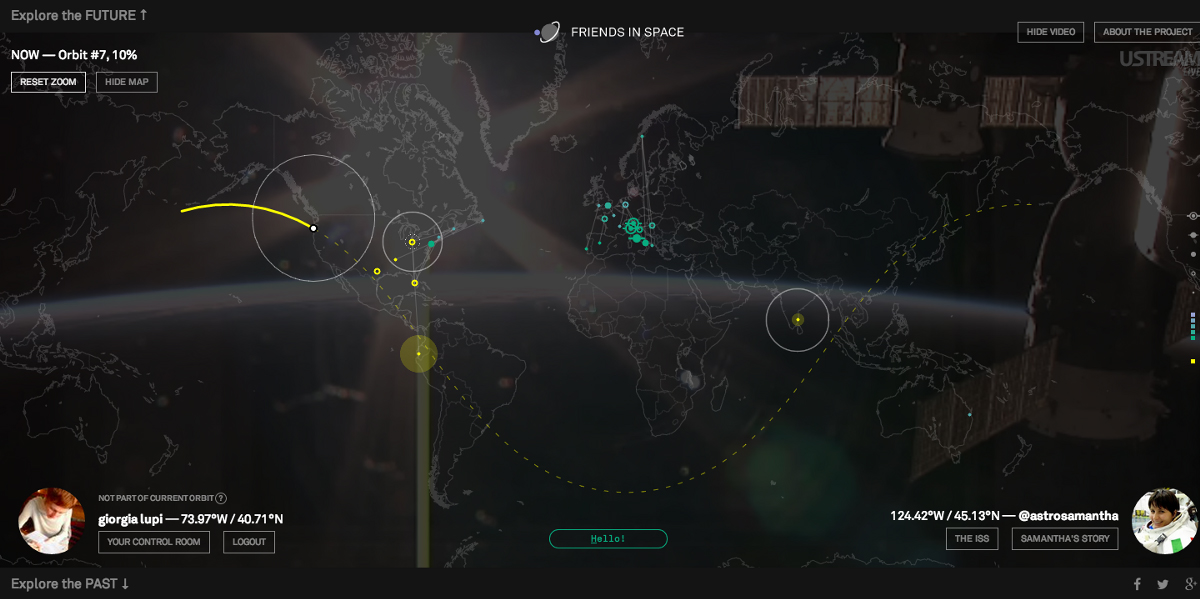Open Your Control Room
The image size is (1200, 599).
[x=154, y=542]
